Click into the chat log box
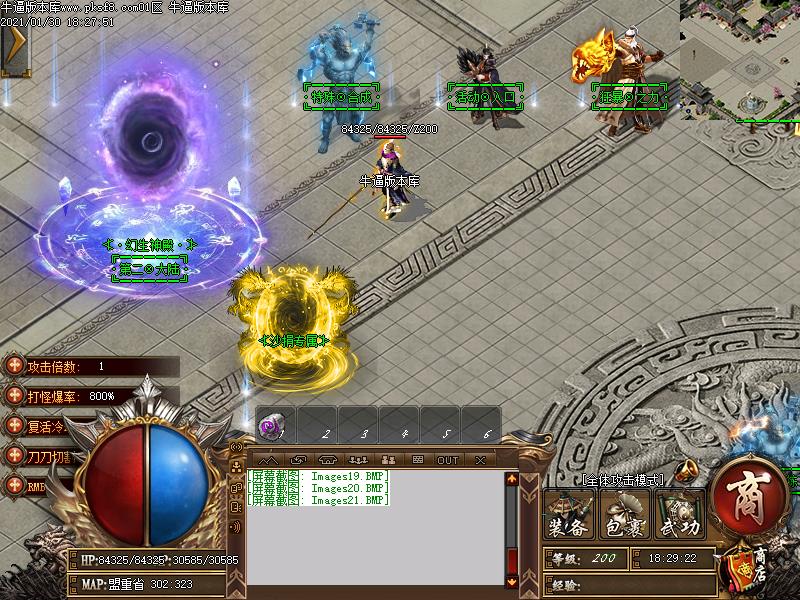Screen dimensions: 800x600 point(375,530)
